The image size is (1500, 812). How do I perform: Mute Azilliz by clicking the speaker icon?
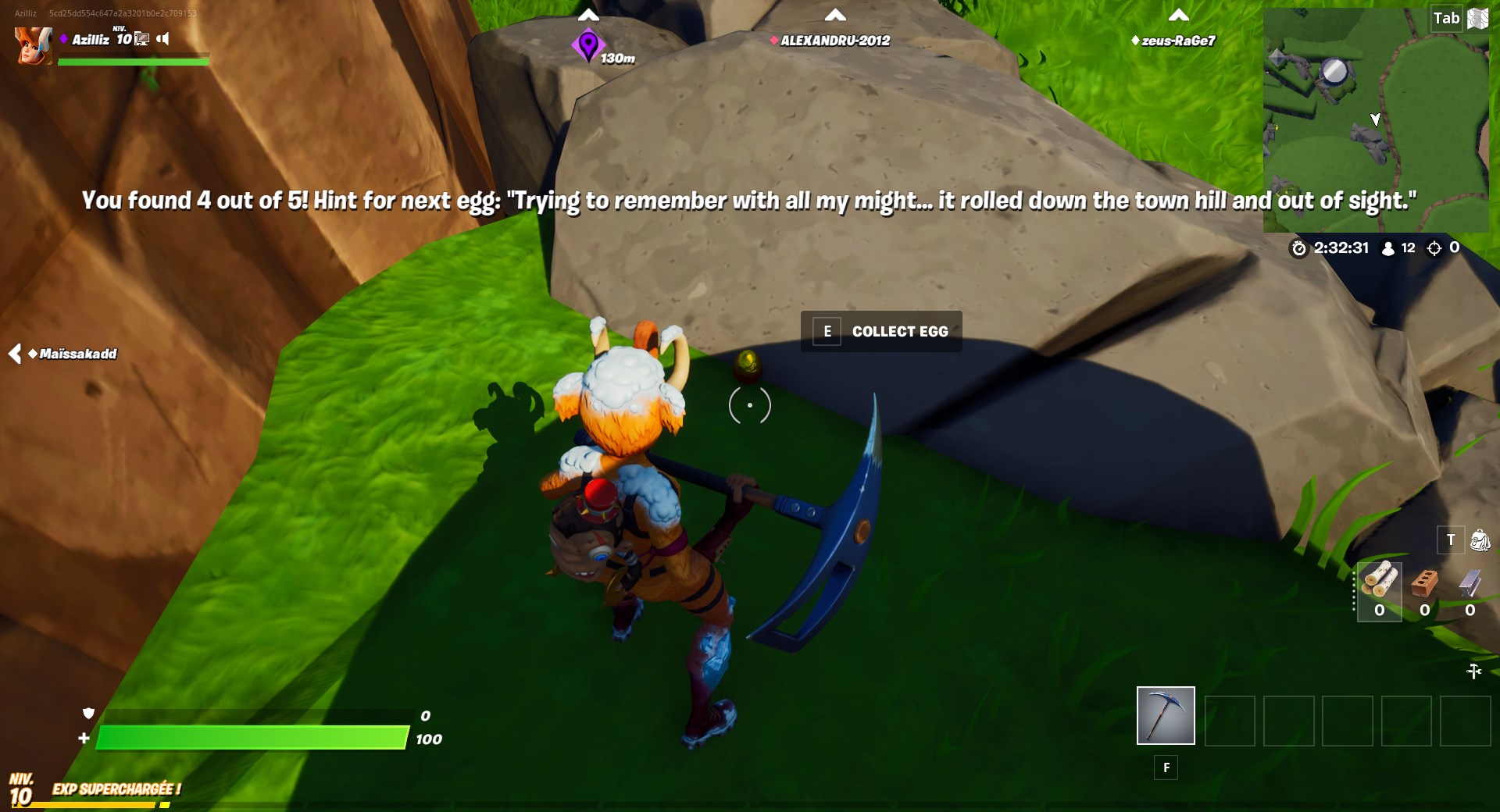tap(162, 39)
